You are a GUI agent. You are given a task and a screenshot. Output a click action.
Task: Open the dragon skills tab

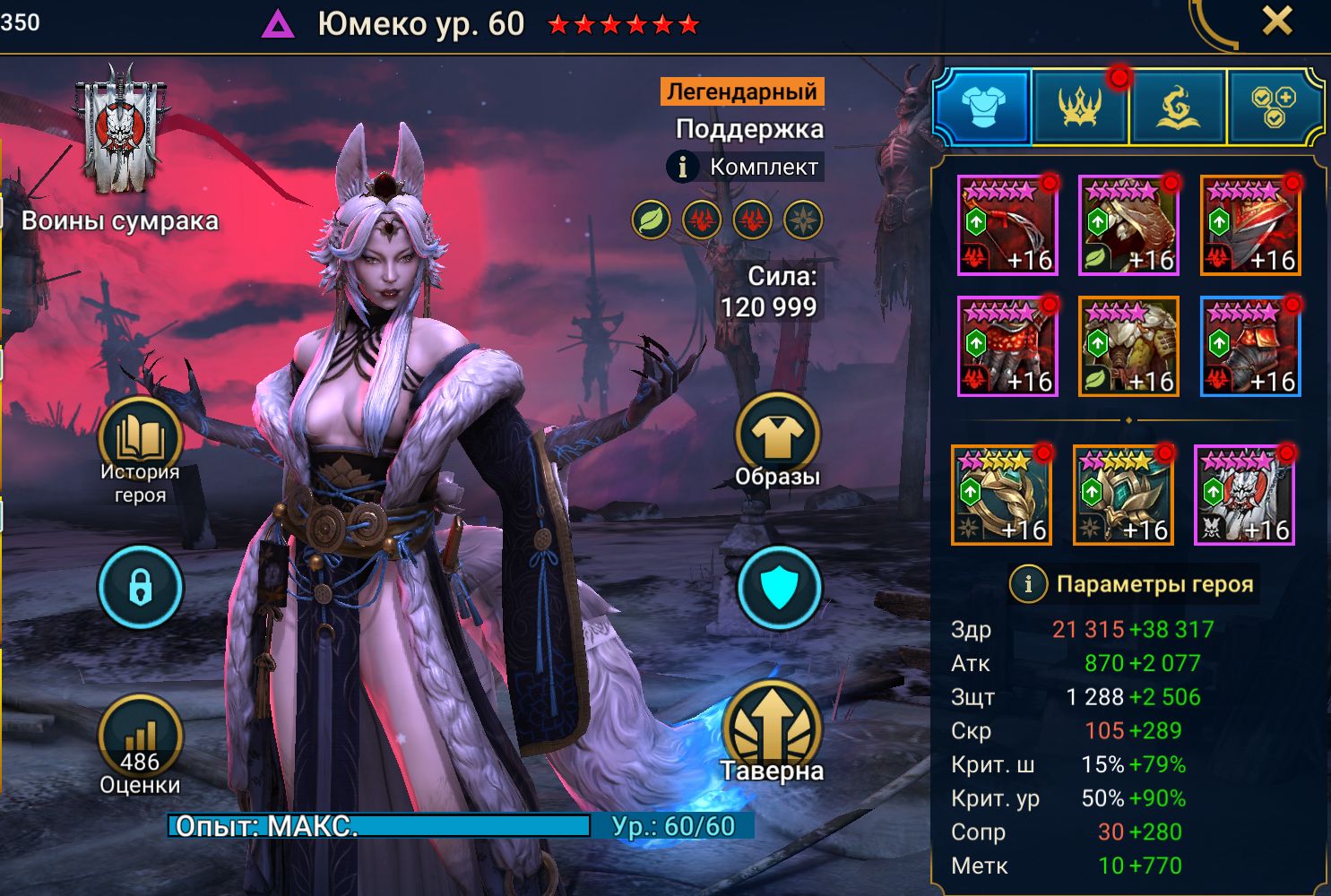[x=1177, y=107]
